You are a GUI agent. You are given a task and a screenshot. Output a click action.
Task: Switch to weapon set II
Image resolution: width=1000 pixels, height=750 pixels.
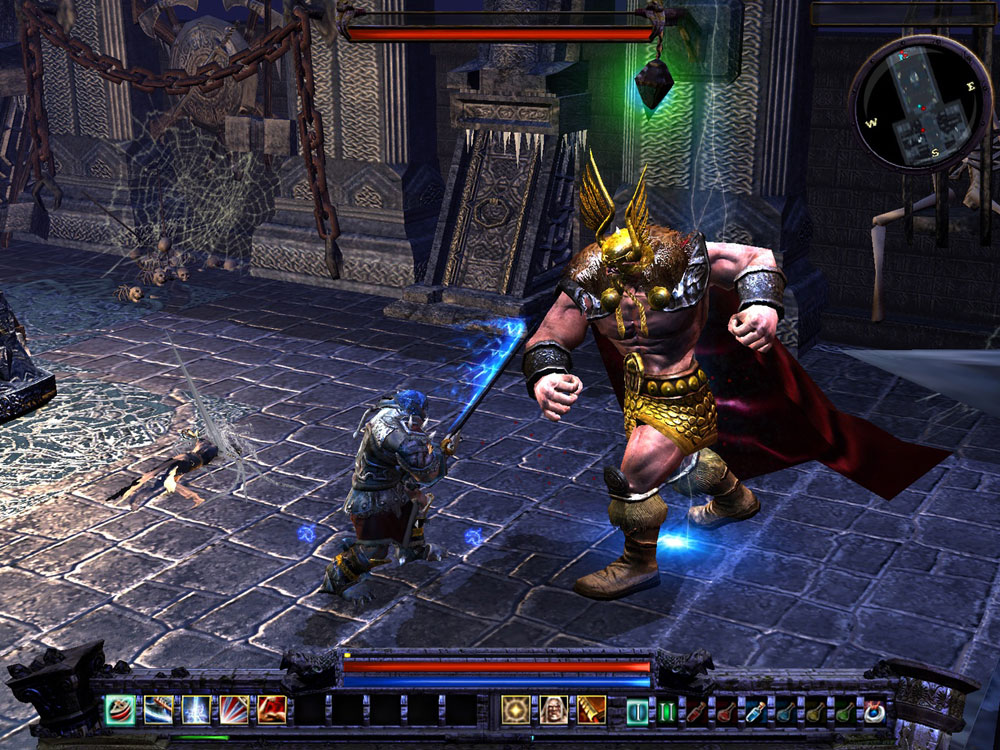pos(666,711)
